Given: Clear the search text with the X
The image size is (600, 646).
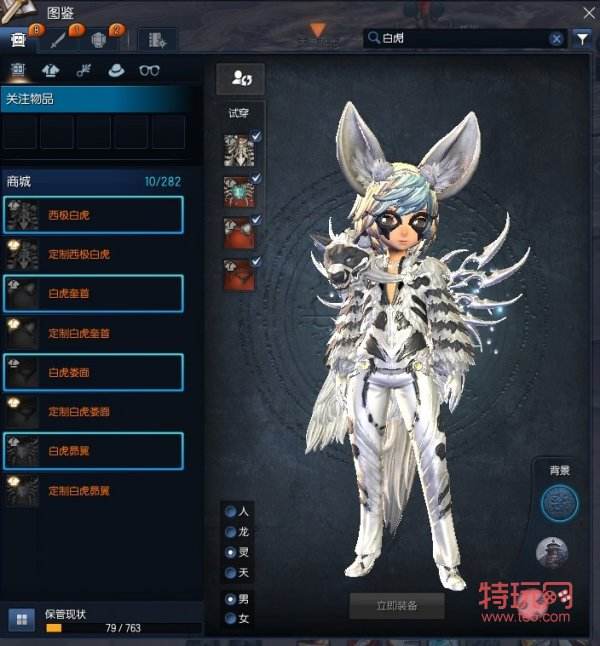Looking at the screenshot, I should 556,39.
